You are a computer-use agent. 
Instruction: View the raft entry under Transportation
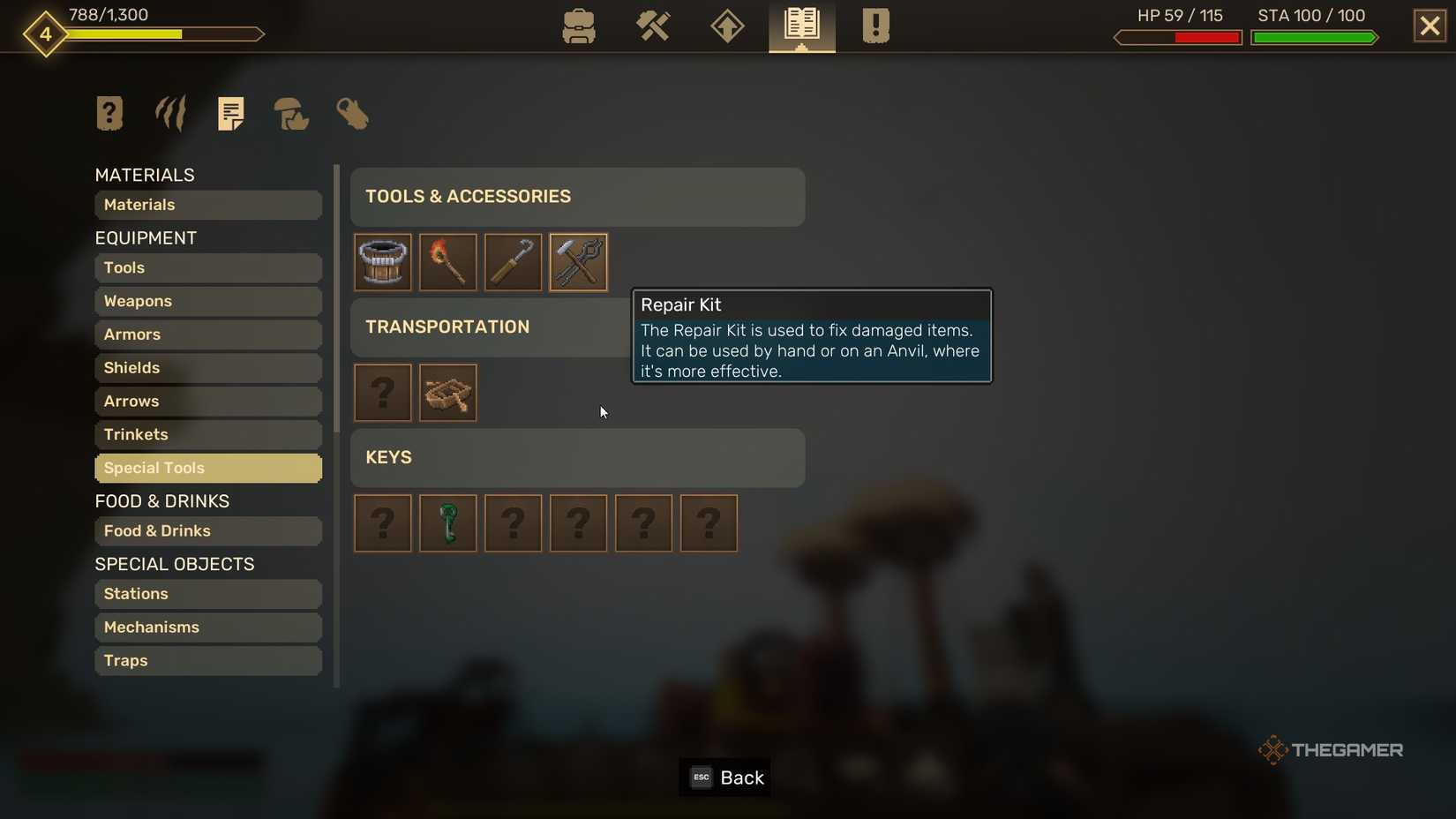[447, 393]
